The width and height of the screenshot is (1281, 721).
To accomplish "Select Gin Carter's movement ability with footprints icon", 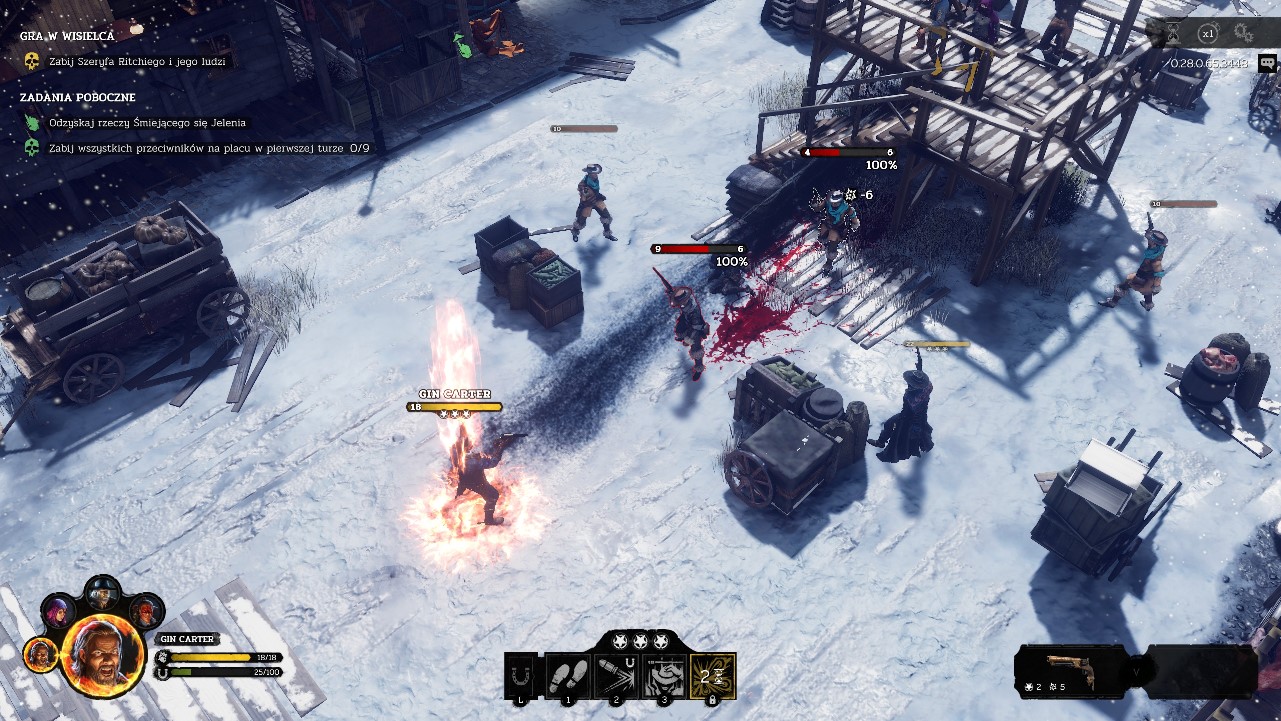I will click(566, 675).
